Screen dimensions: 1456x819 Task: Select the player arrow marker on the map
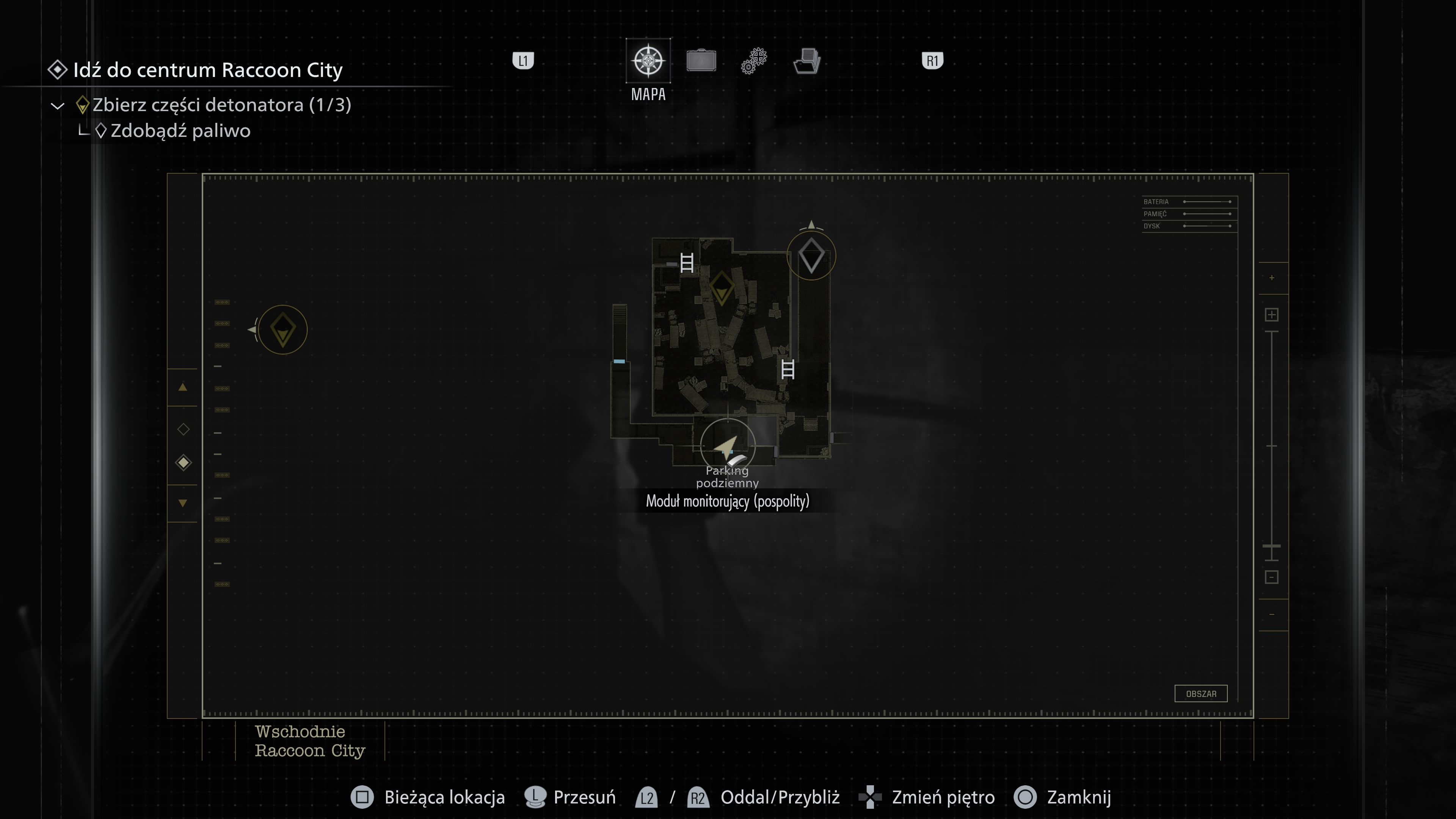(x=726, y=447)
